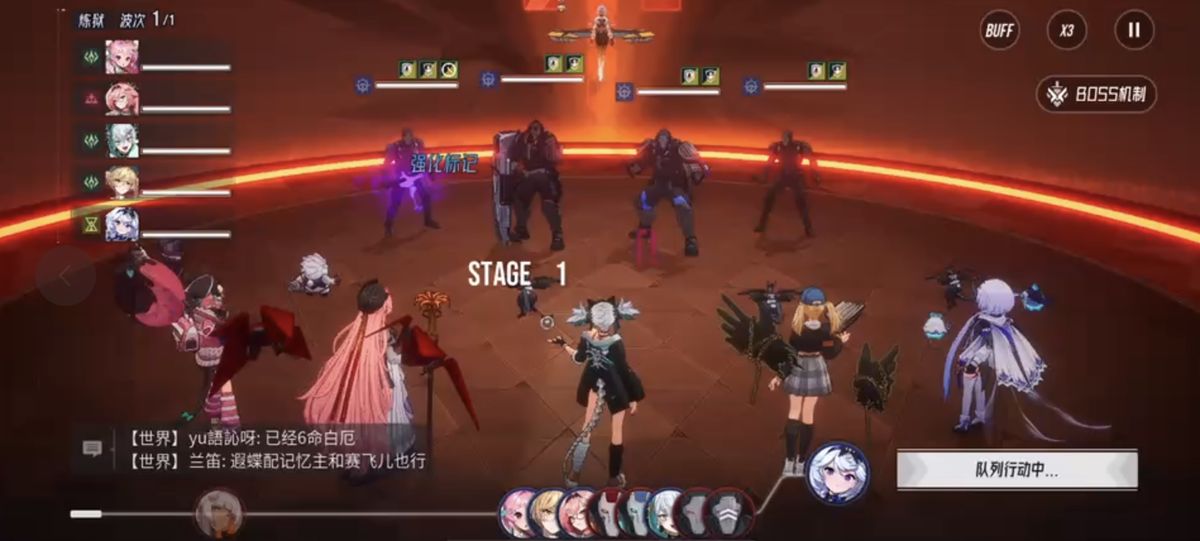This screenshot has width=1200, height=541.
Task: Open the BUFF details panel
Action: (999, 30)
